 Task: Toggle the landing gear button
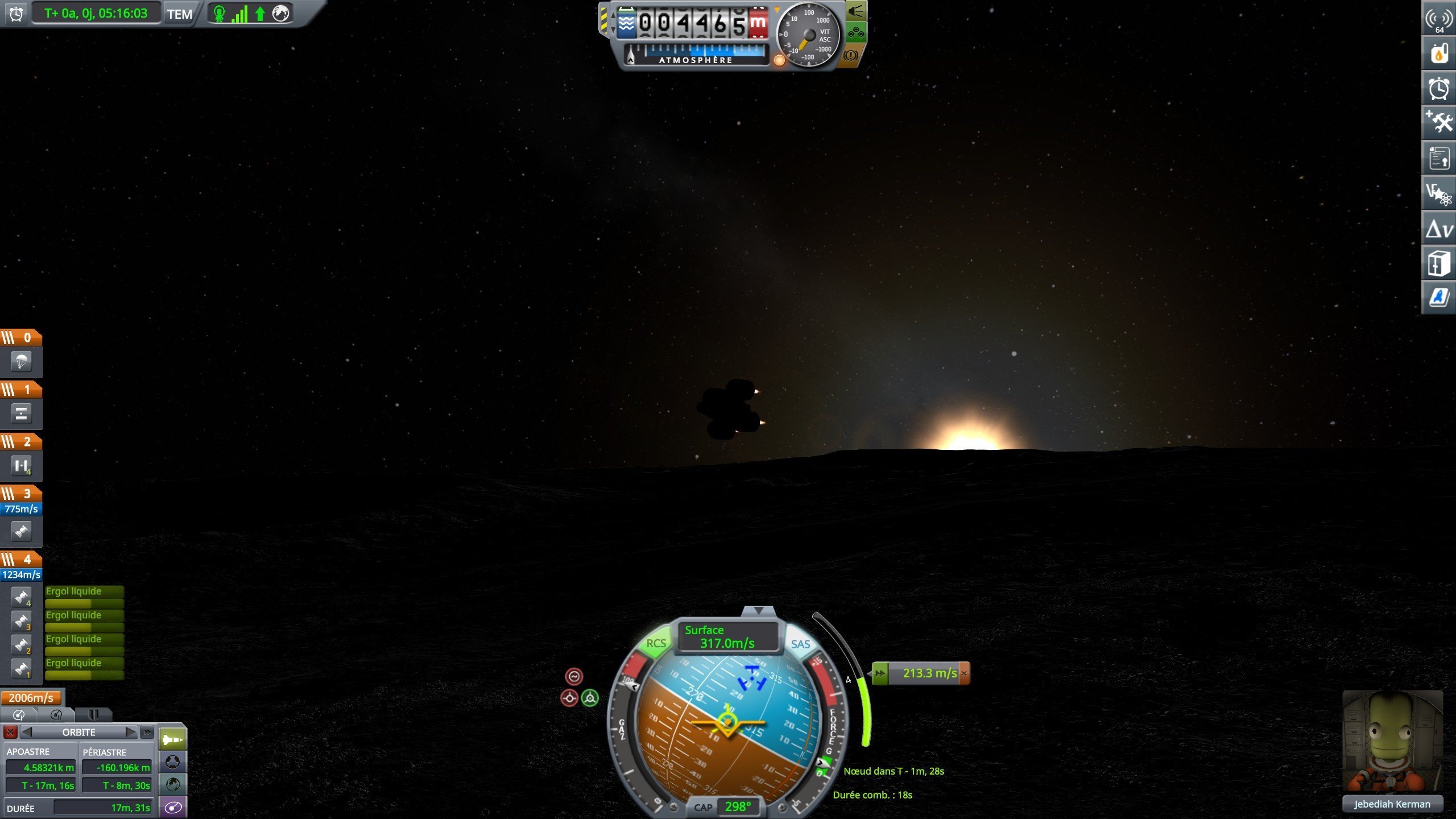(856, 33)
